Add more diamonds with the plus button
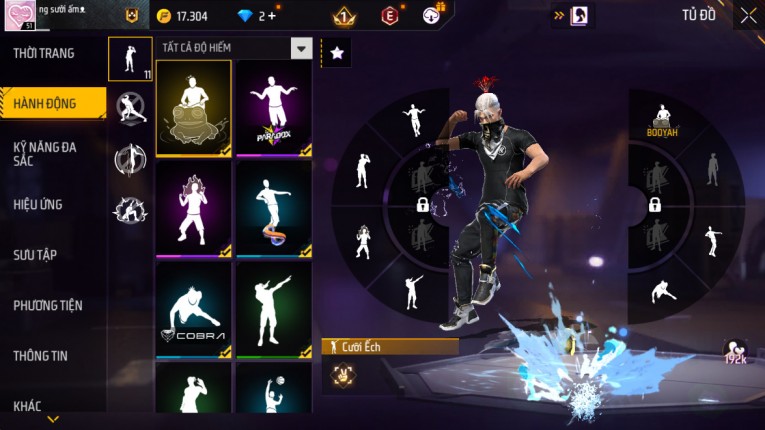The height and width of the screenshot is (430, 765). tap(272, 16)
